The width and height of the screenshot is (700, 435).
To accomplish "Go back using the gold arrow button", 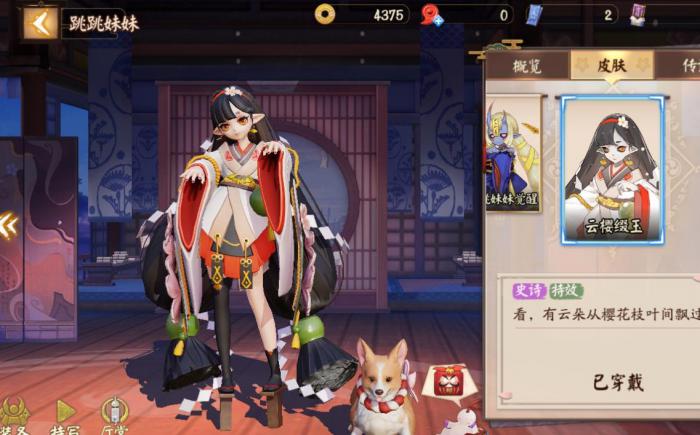I will click(x=41, y=22).
